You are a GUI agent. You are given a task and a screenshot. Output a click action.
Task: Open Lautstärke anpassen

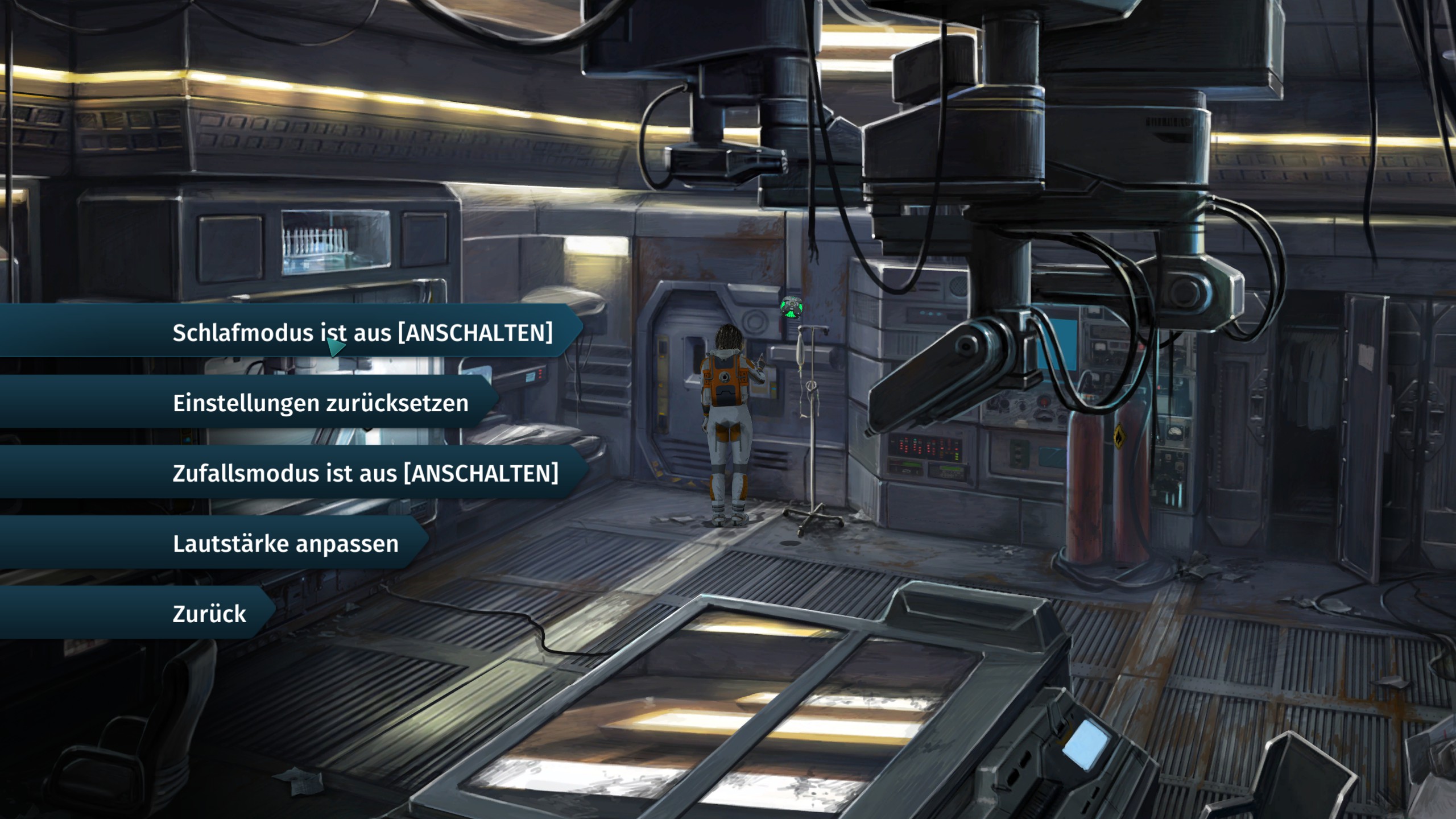click(x=286, y=544)
